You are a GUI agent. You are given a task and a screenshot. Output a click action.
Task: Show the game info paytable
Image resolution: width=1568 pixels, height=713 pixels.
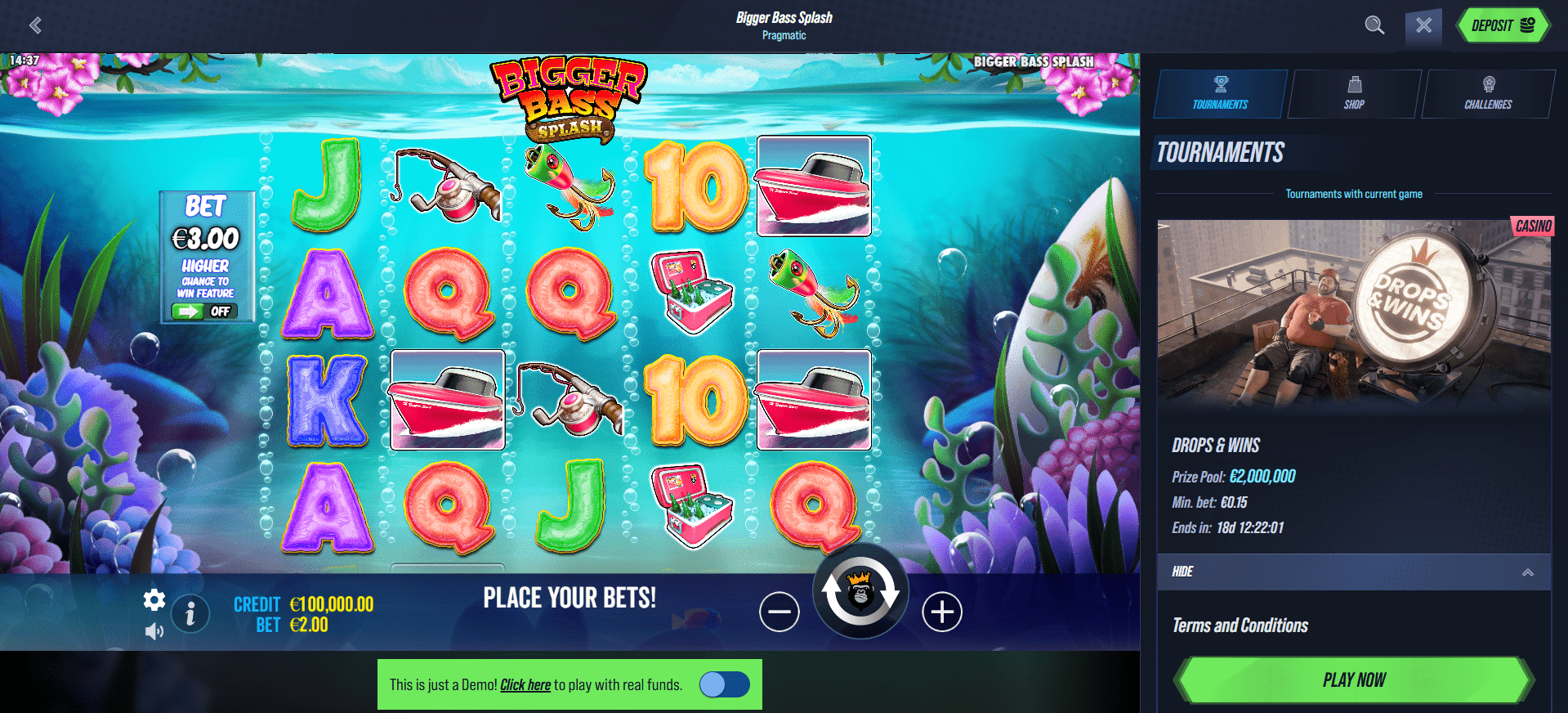coord(190,612)
